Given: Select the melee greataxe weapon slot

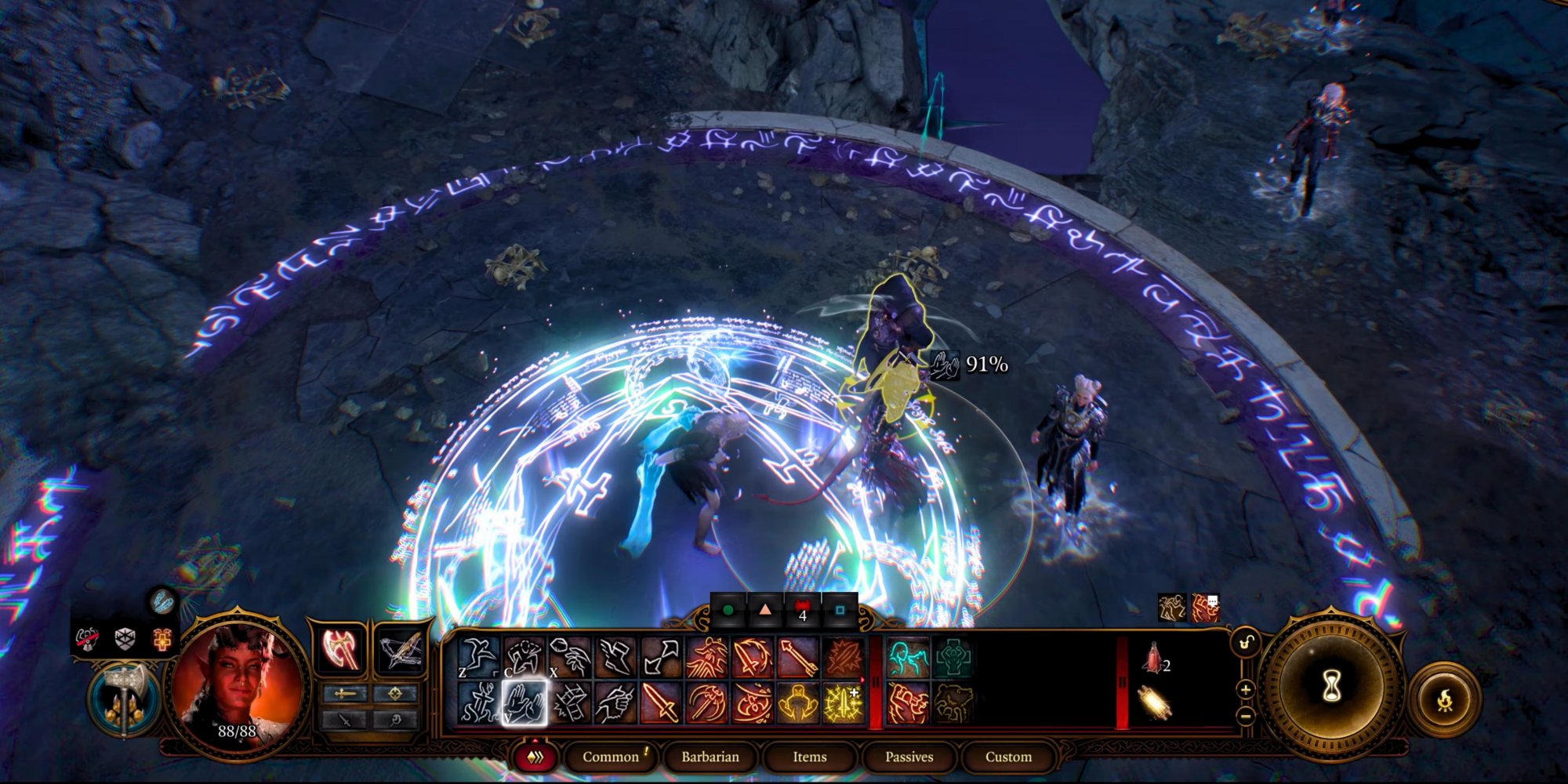Looking at the screenshot, I should [341, 650].
